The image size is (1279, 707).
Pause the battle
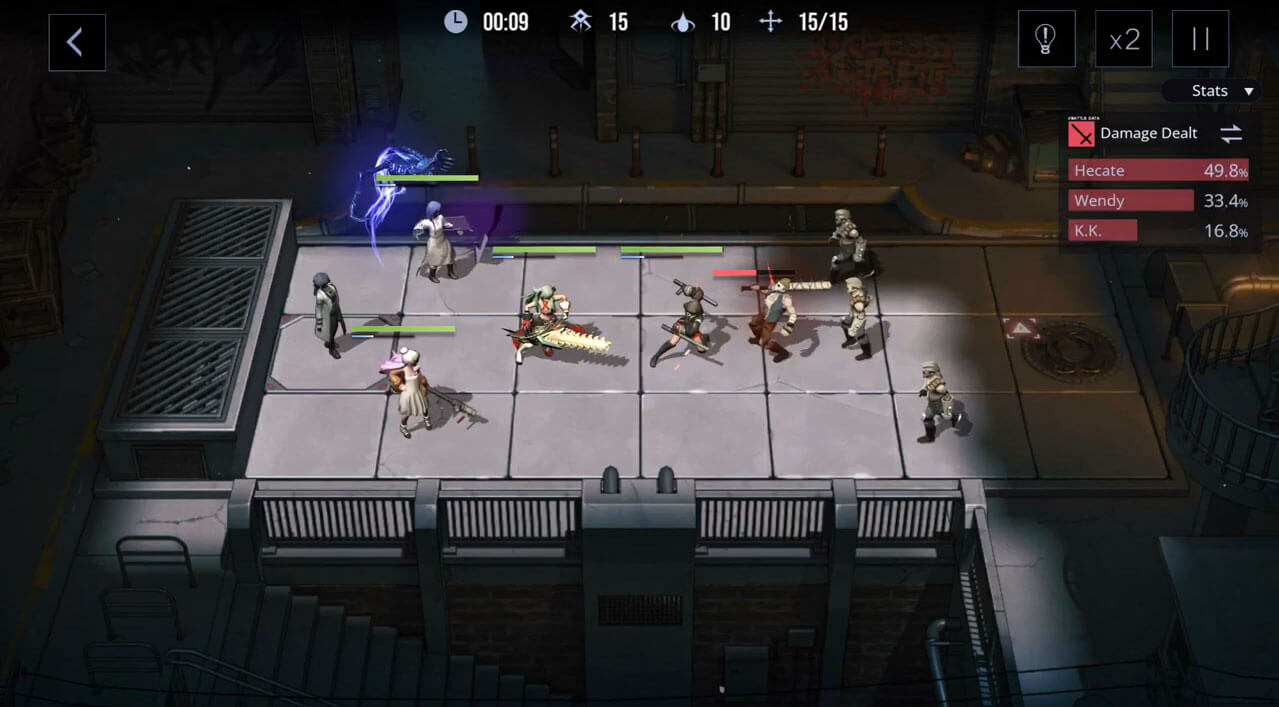coord(1200,40)
